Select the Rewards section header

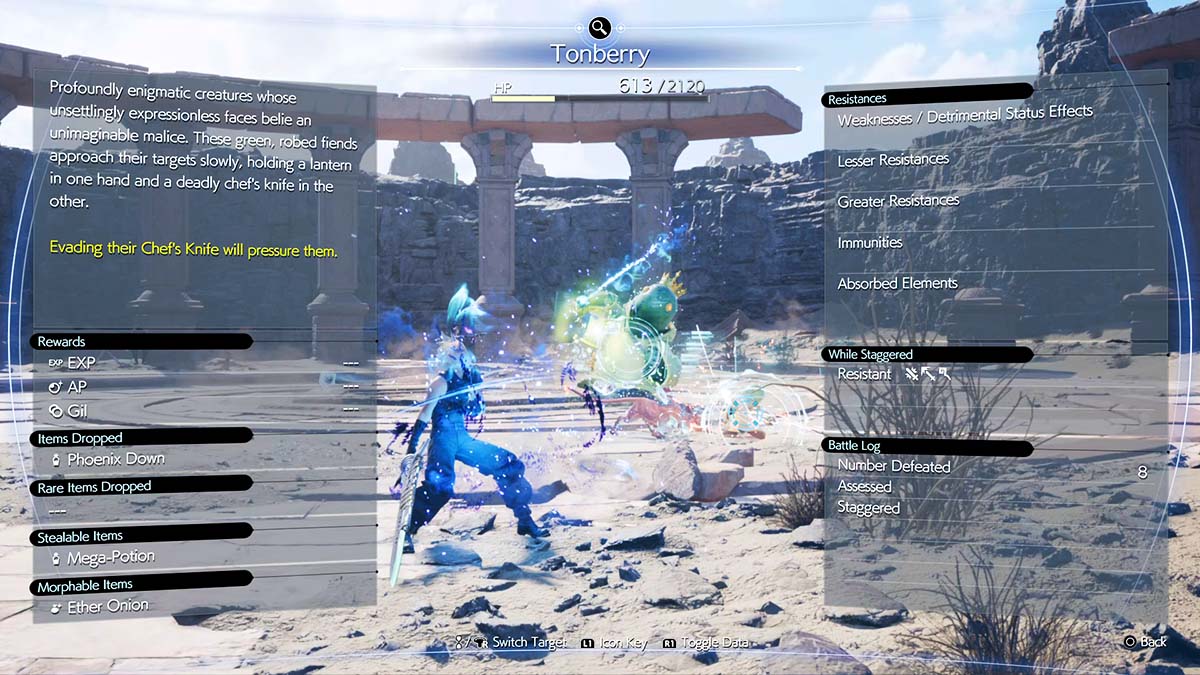(62, 341)
